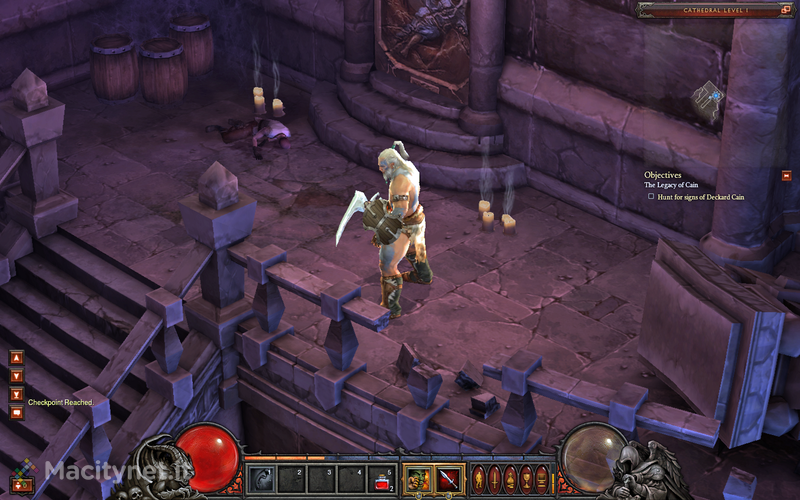The height and width of the screenshot is (500, 800).
Task: Collapse the Objectives quest tracker
Action: (787, 175)
